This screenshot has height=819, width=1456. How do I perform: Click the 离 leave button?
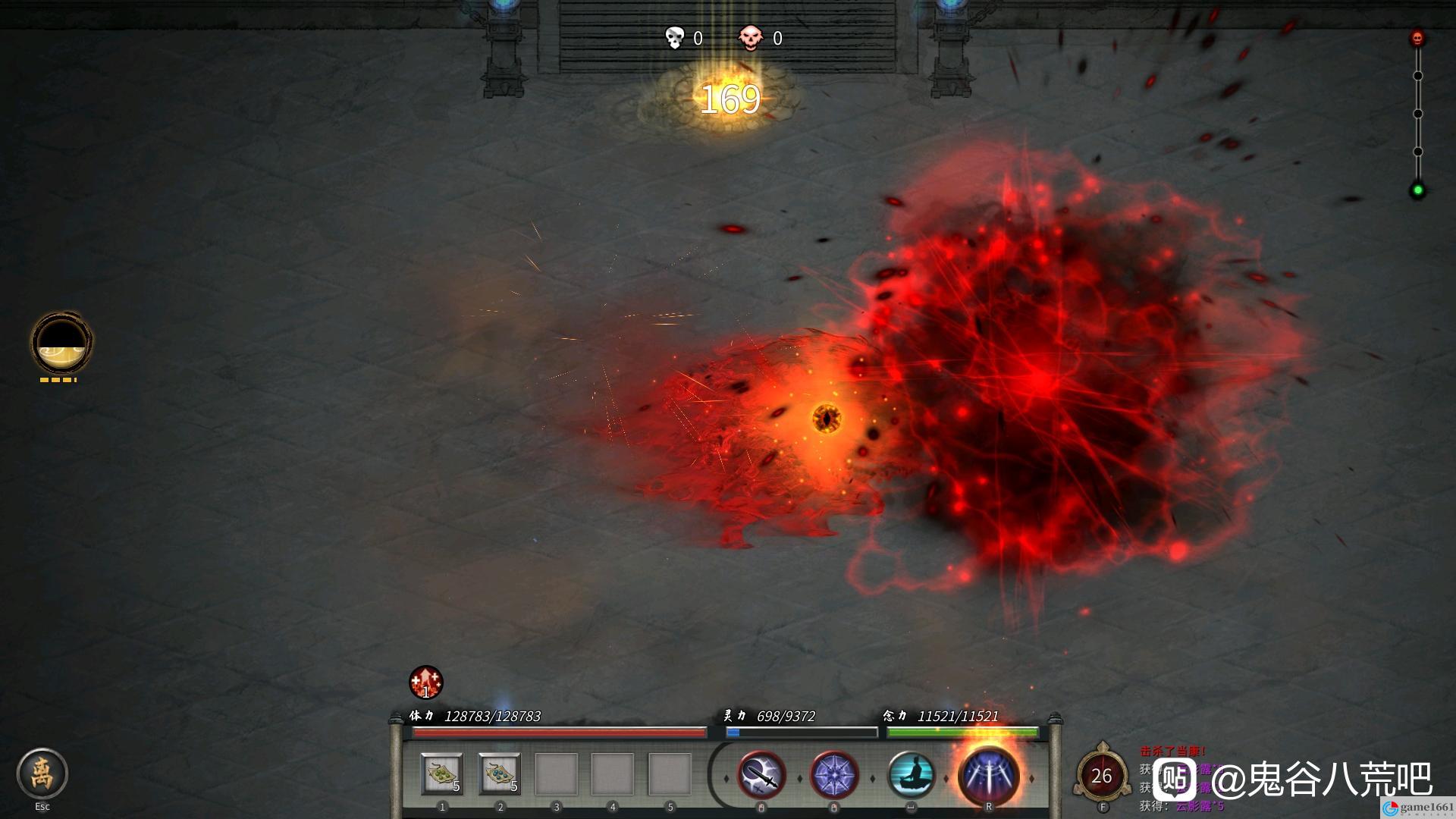pyautogui.click(x=42, y=773)
